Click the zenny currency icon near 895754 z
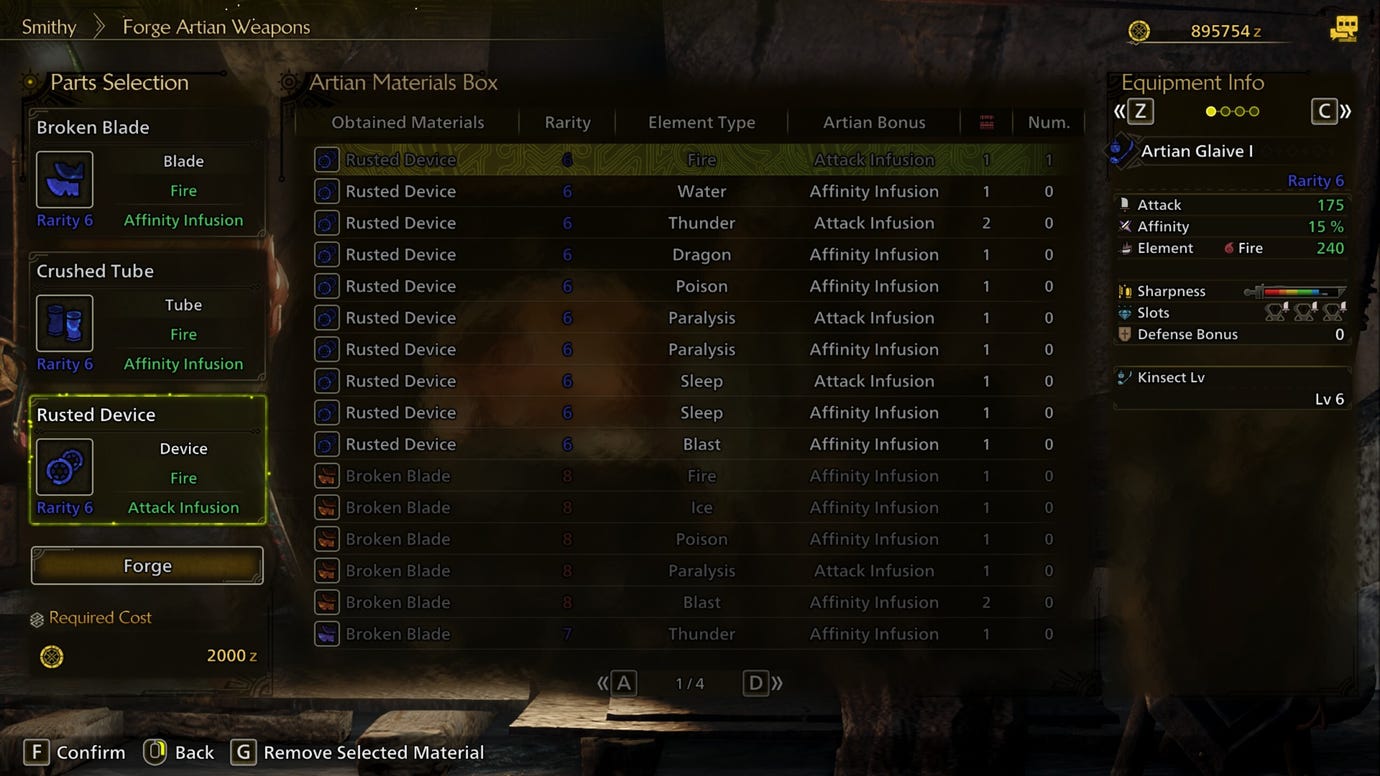 1139,31
